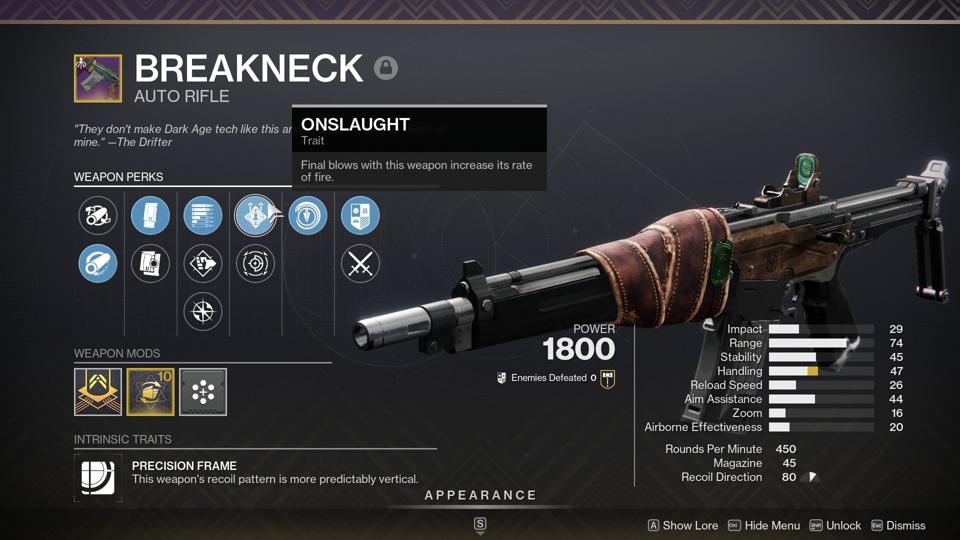The image size is (960, 540).
Task: Choose the crossed swords perk
Action: click(x=360, y=264)
